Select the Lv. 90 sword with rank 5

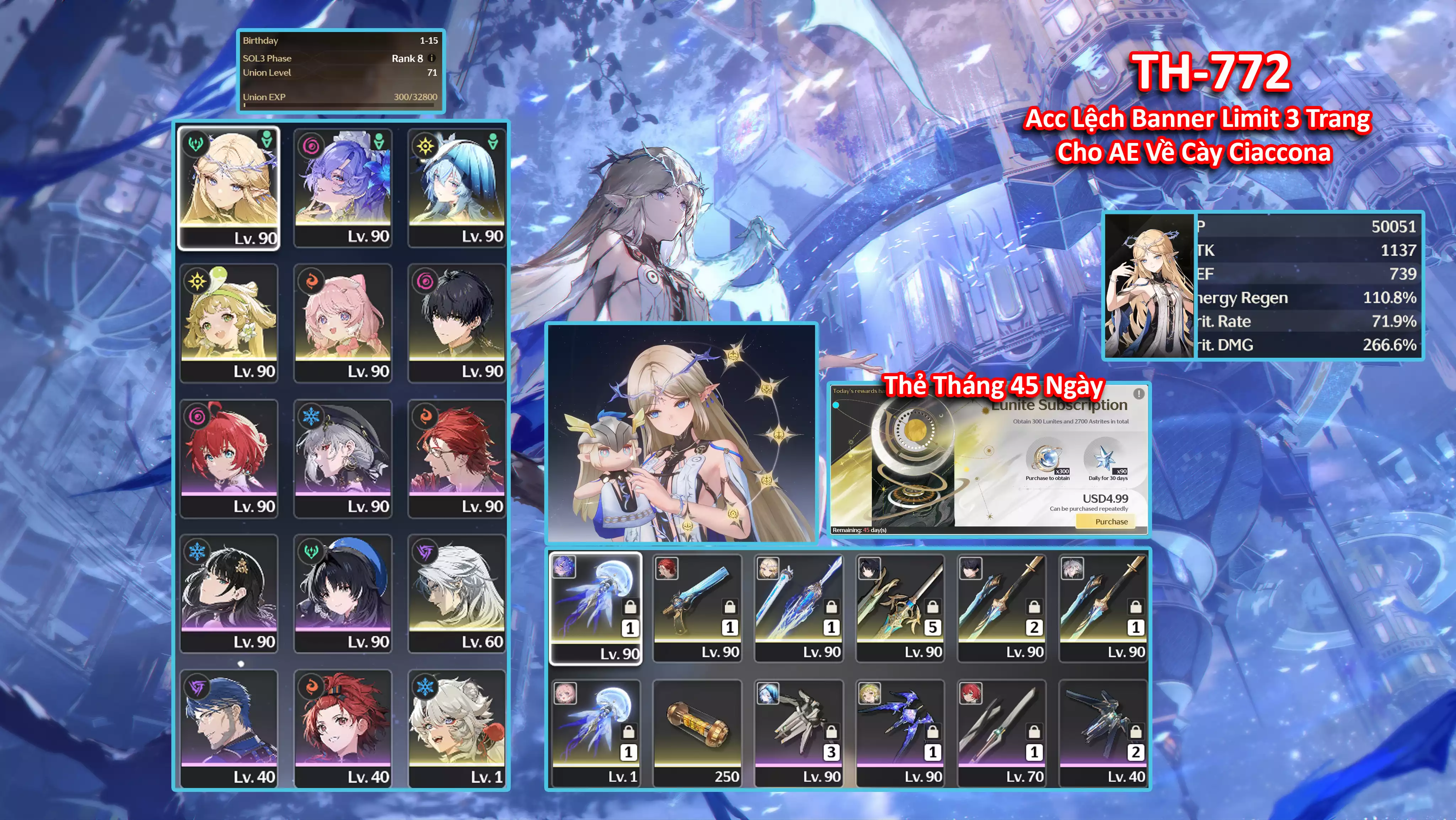tap(900, 607)
